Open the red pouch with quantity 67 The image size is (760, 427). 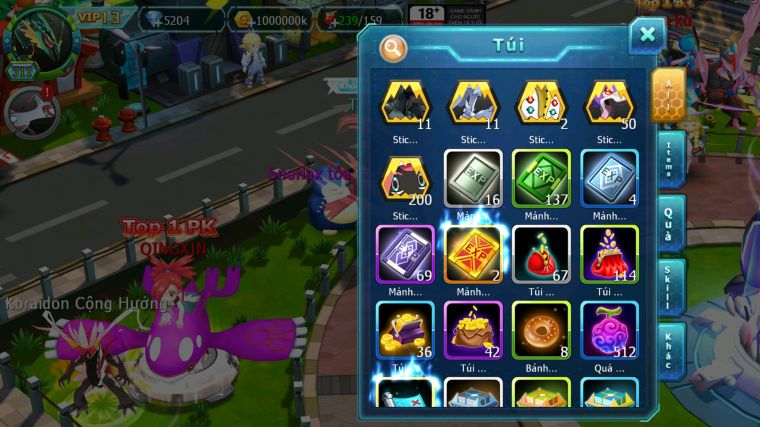point(541,254)
